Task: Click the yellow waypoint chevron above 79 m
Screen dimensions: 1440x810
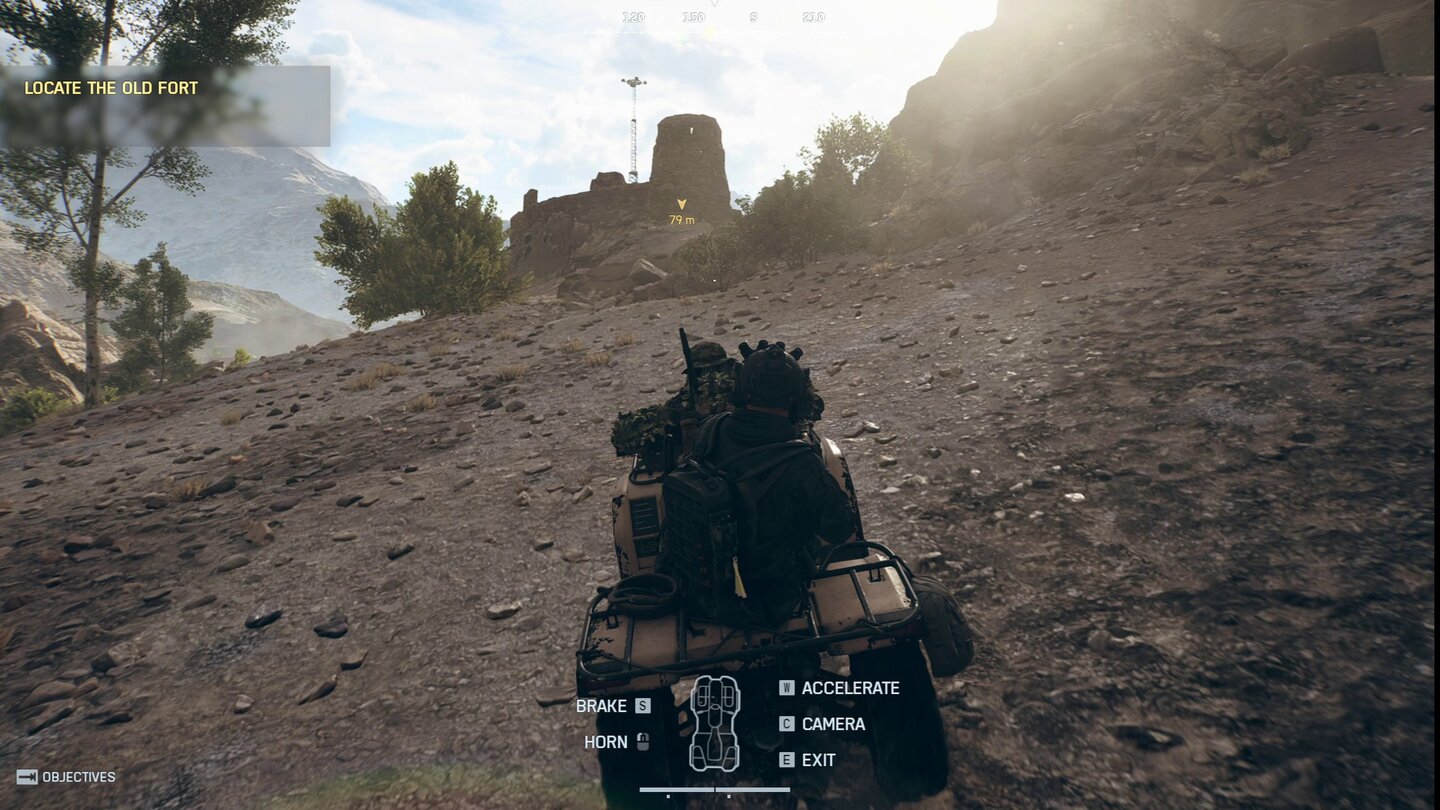Action: pyautogui.click(x=681, y=203)
